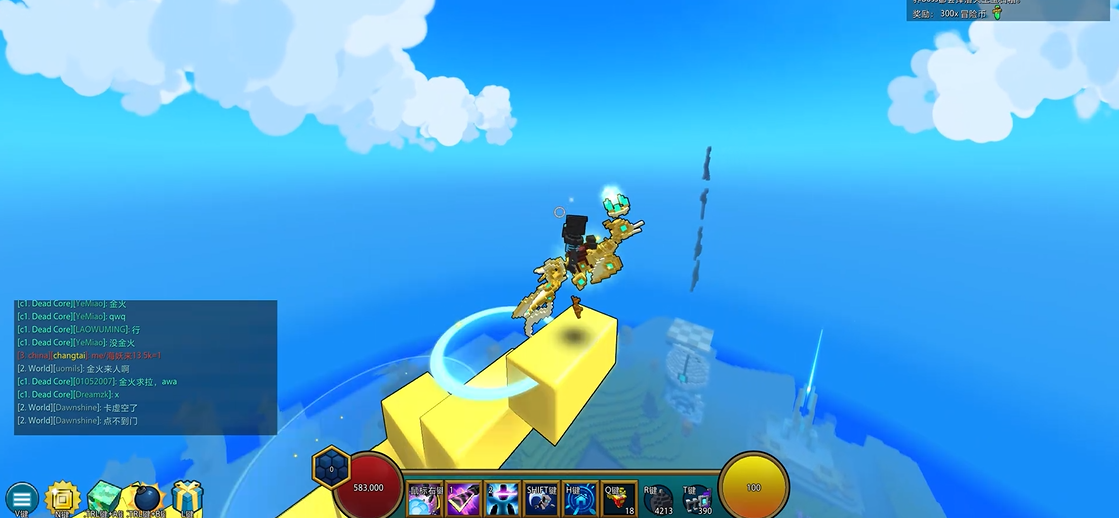This screenshot has width=1119, height=518.
Task: Activate ability 1 with purple blade
Action: click(x=462, y=498)
